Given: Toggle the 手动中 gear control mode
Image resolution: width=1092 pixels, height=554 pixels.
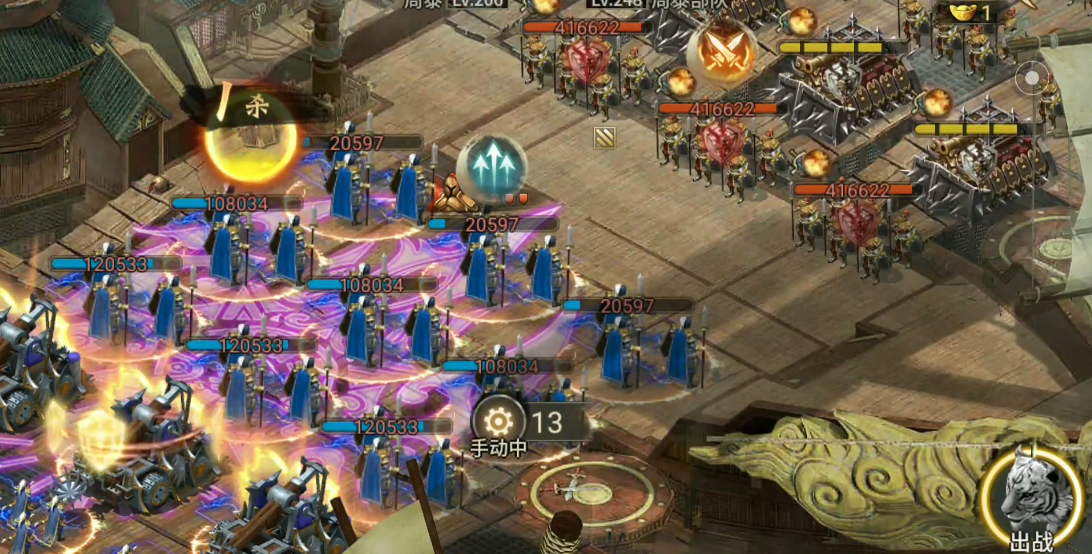Looking at the screenshot, I should click(x=498, y=423).
